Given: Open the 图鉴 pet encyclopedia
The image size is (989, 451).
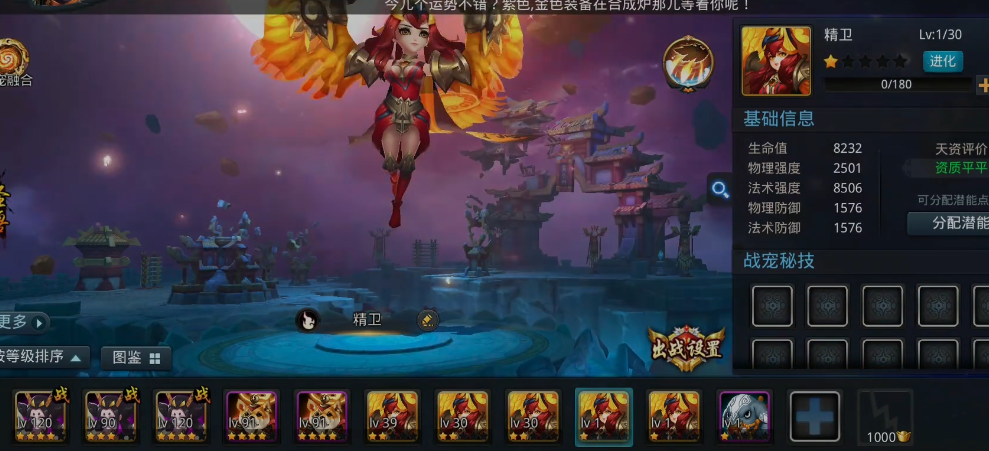Looking at the screenshot, I should pos(136,357).
